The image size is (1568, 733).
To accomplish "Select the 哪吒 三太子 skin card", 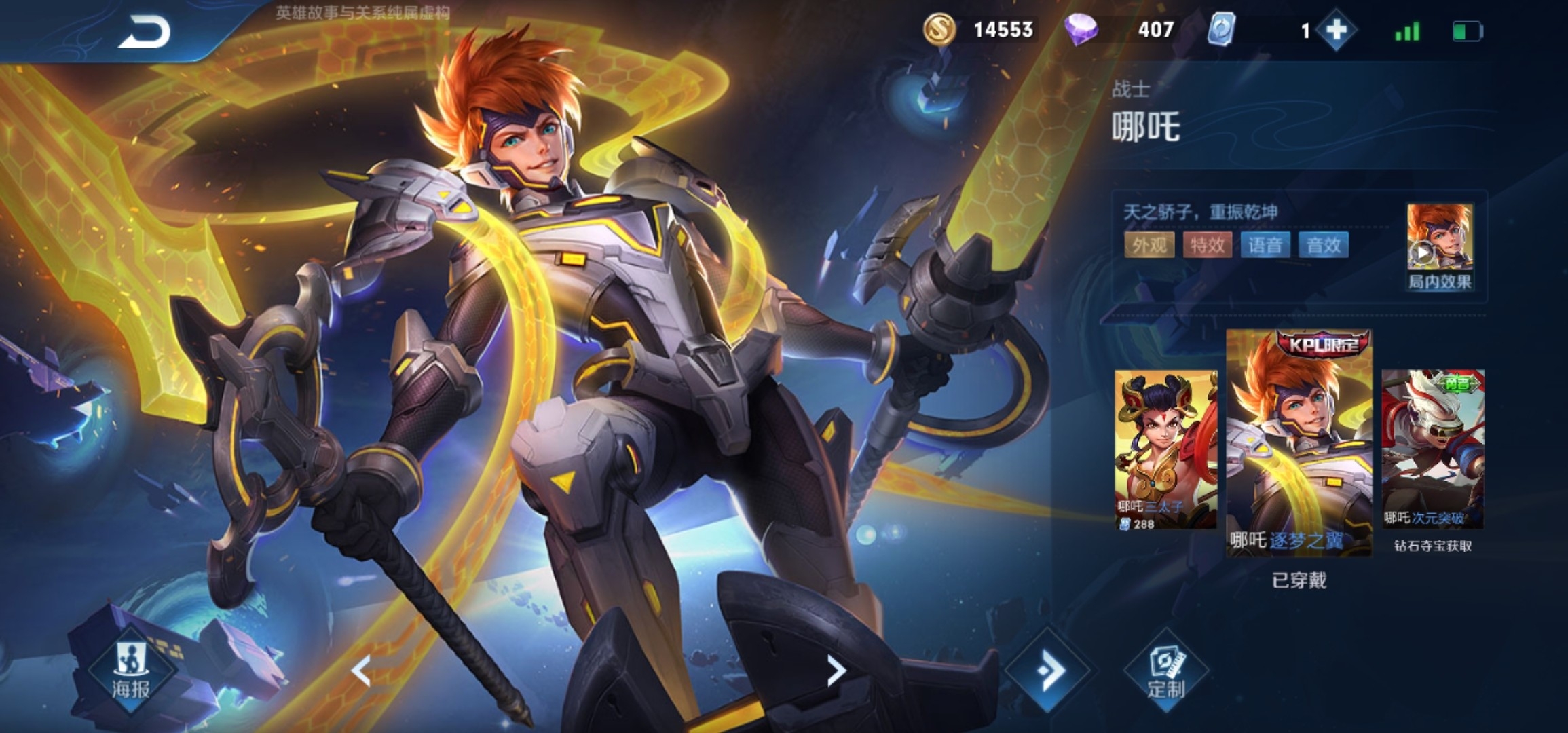I will tap(1165, 449).
